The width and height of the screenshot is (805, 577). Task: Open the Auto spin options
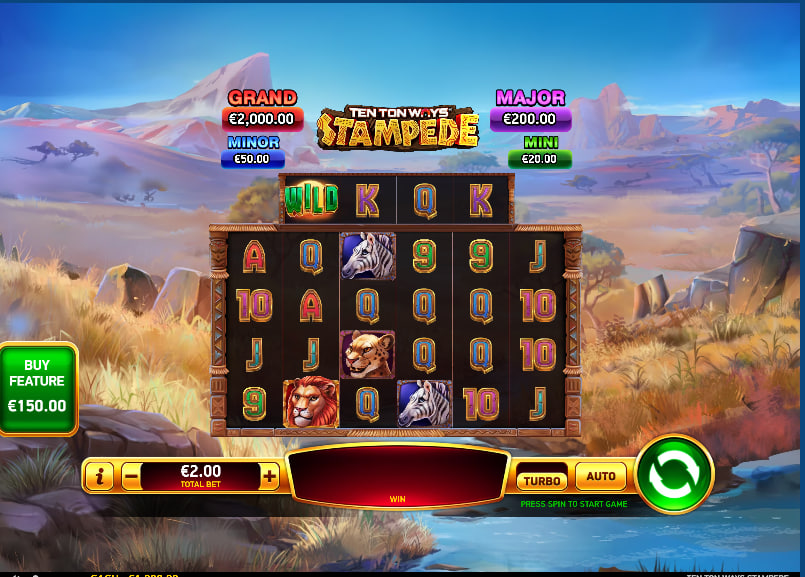tap(601, 477)
